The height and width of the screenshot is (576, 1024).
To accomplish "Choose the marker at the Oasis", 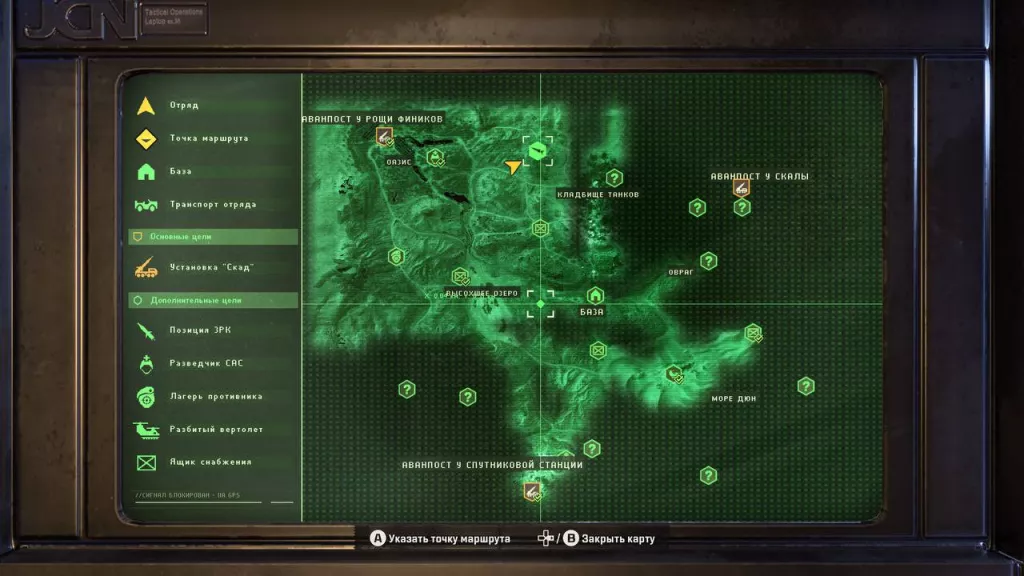I will pos(435,157).
